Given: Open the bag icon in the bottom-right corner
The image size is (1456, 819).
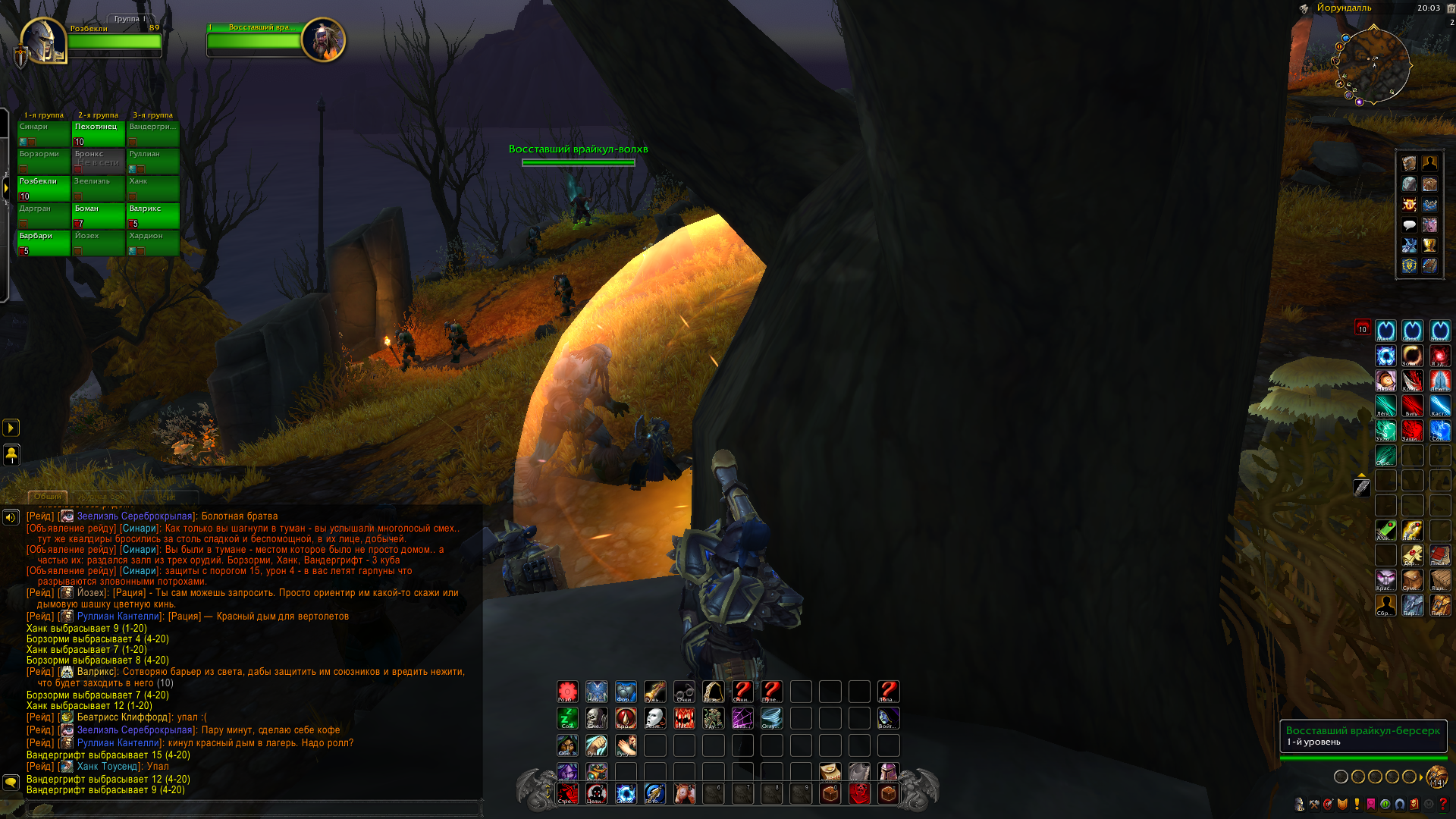Looking at the screenshot, I should (1436, 777).
